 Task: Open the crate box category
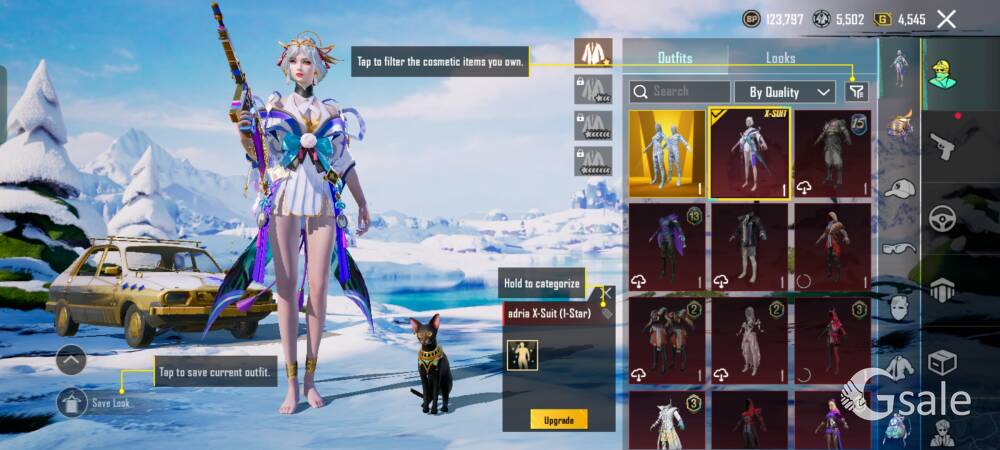click(942, 361)
